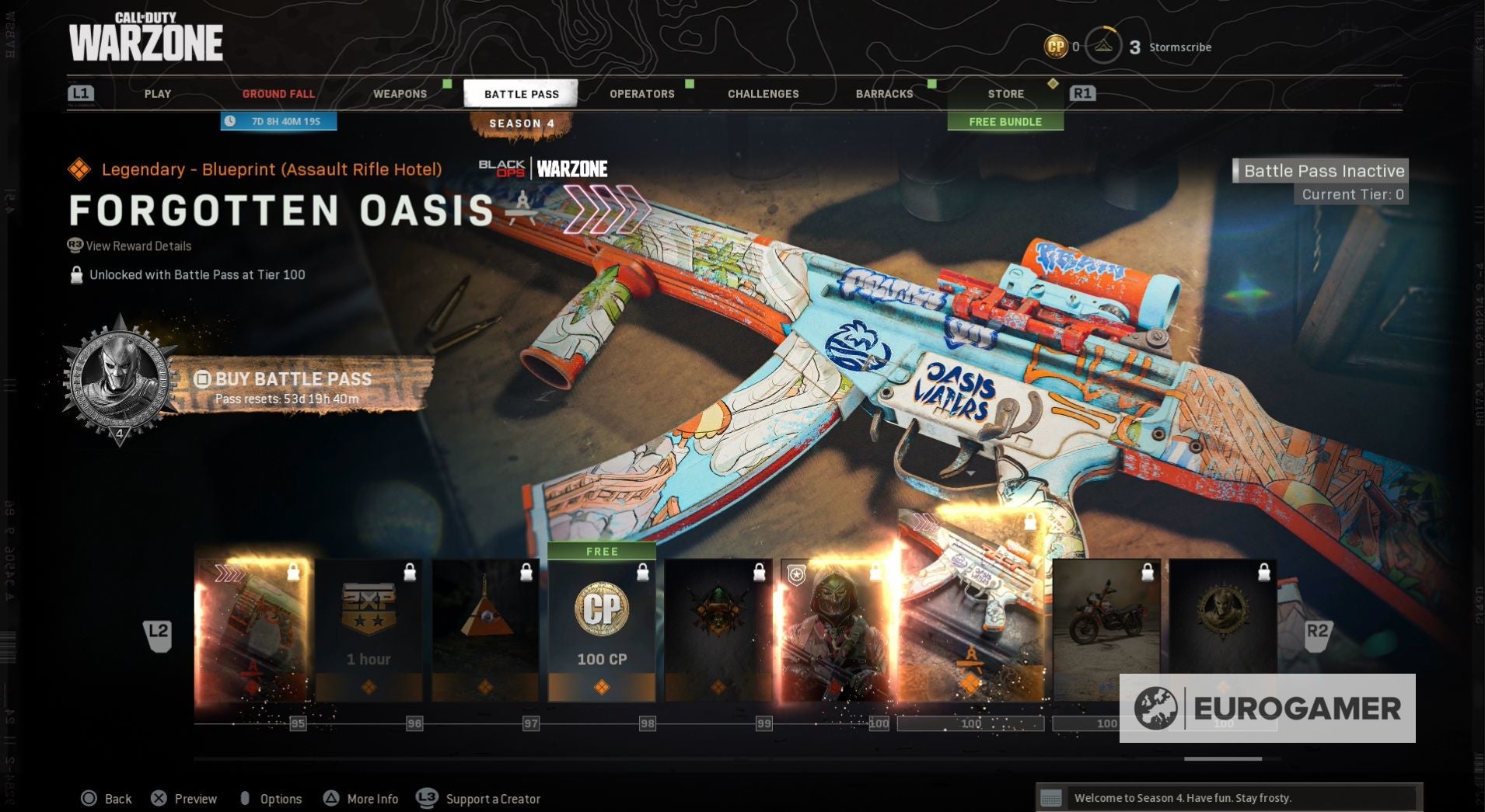Viewport: 1485px width, 812px height.
Task: Switch to the Barracks tab
Action: point(884,94)
